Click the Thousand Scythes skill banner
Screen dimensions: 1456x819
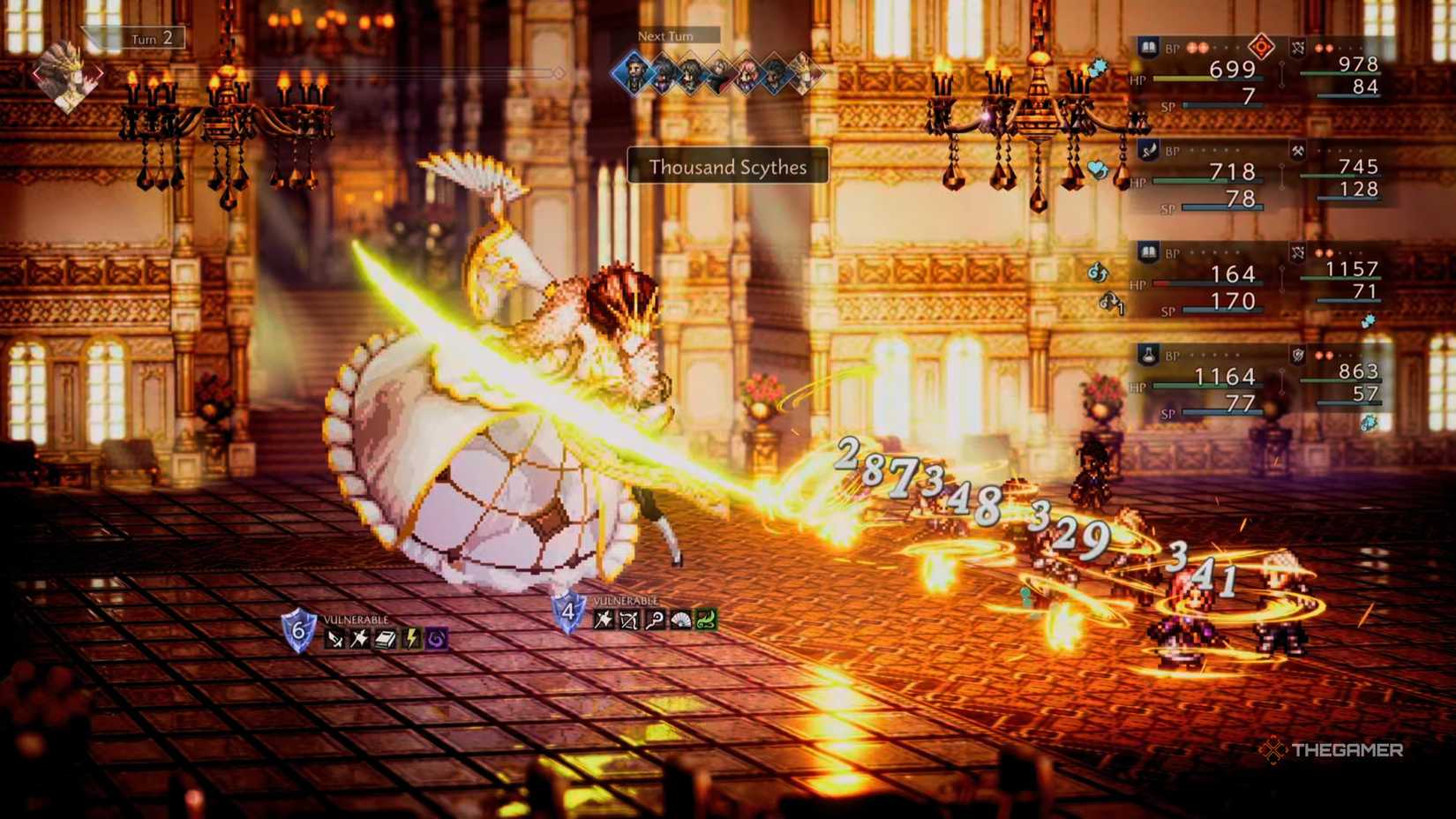click(x=726, y=168)
